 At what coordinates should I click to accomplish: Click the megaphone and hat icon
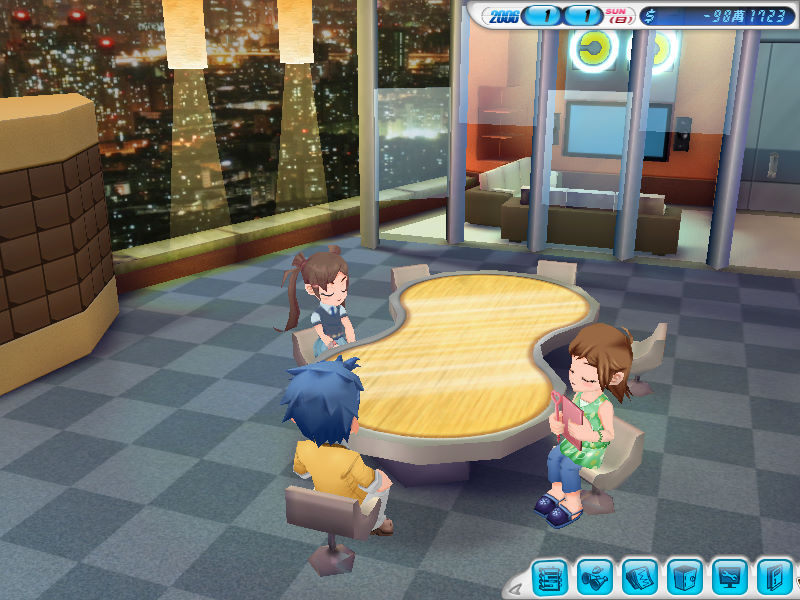[x=595, y=577]
